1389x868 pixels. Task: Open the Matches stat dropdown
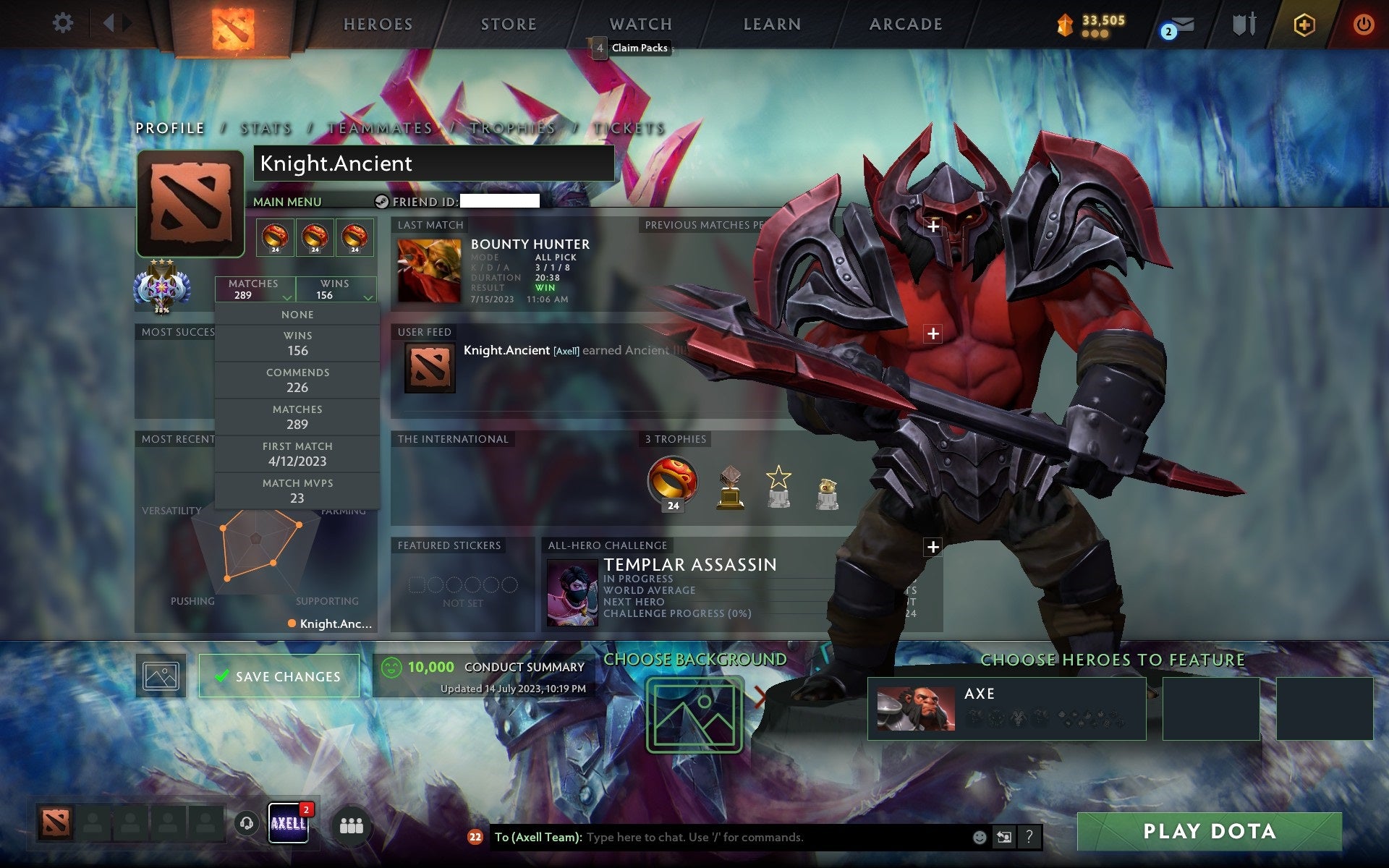coord(254,289)
